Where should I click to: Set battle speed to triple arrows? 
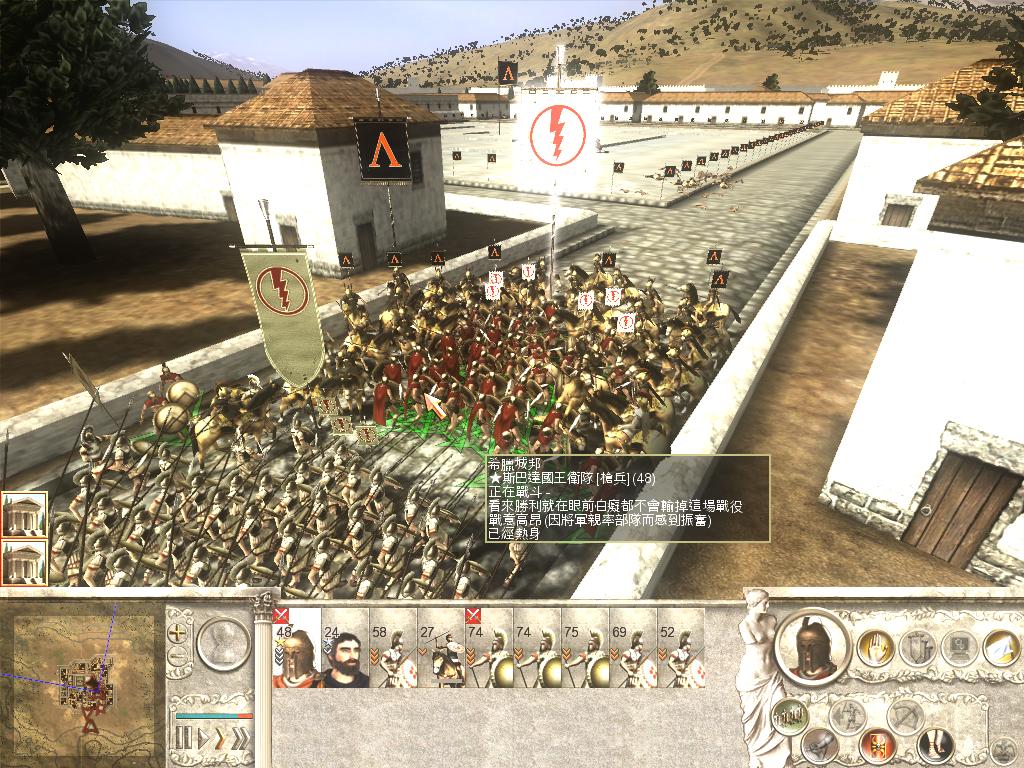point(240,739)
